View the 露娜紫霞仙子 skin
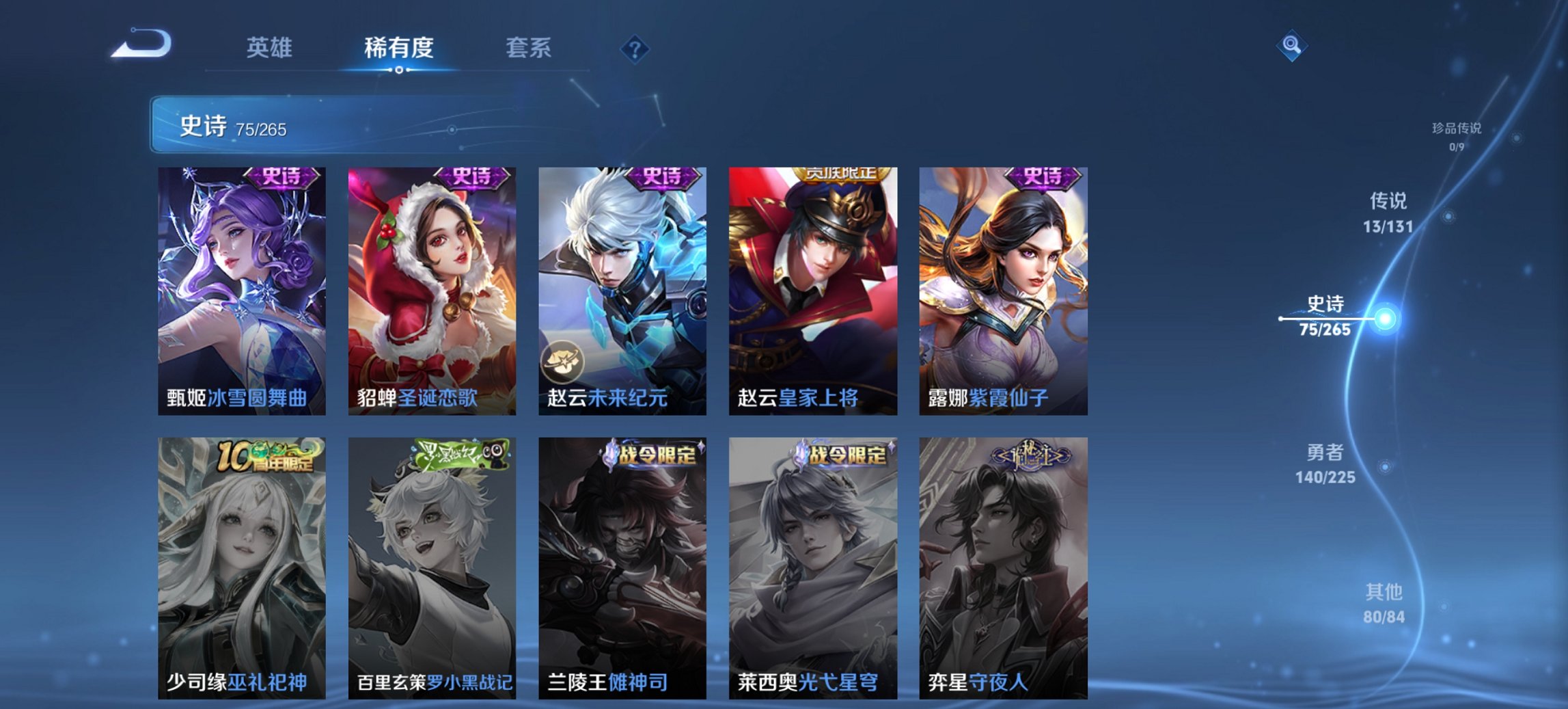Screen dimensions: 1568x709 tap(1004, 287)
